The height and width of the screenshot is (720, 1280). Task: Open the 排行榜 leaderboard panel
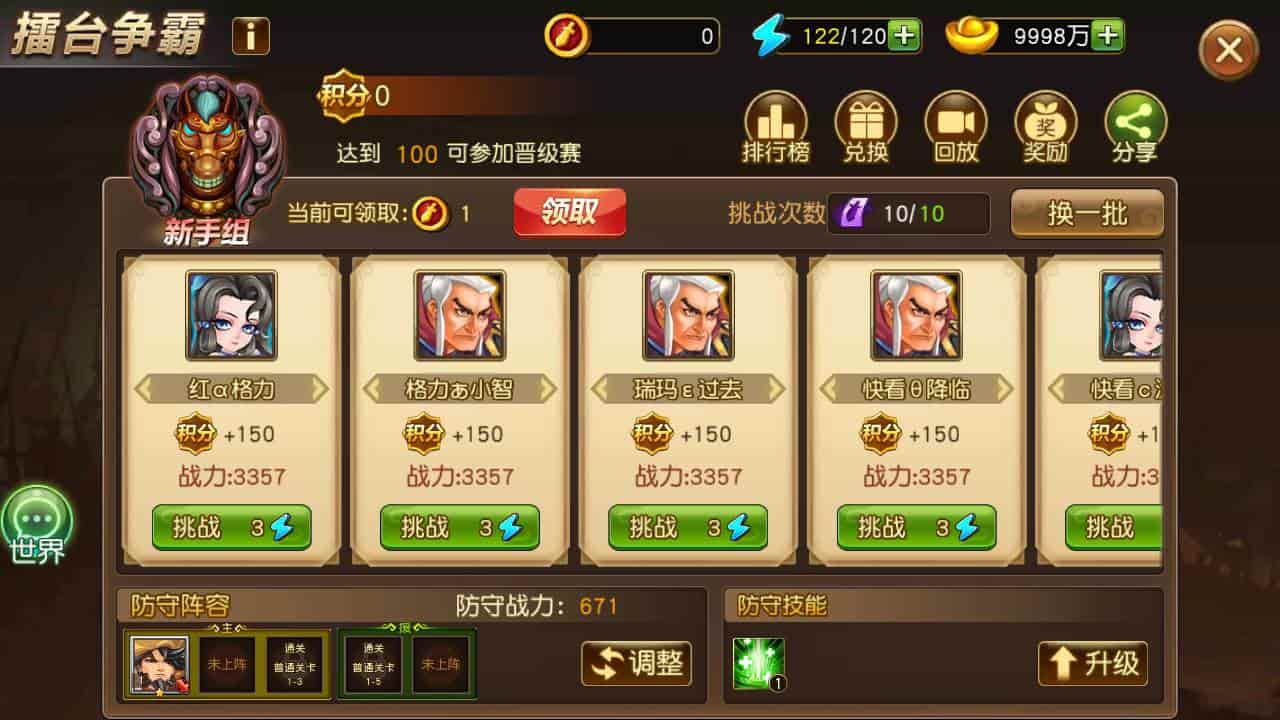point(777,125)
